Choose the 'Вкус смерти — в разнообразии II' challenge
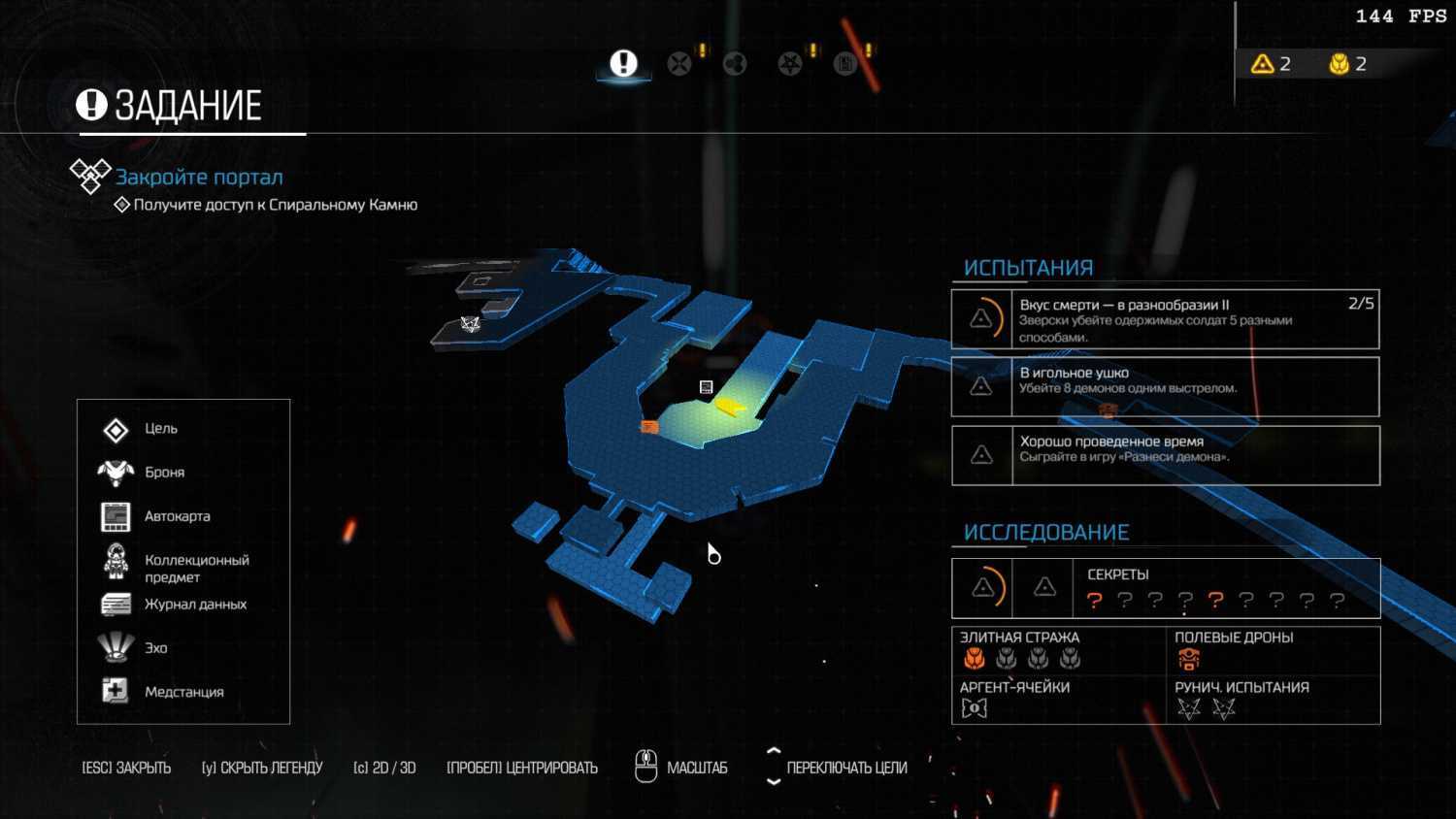 pos(1165,319)
